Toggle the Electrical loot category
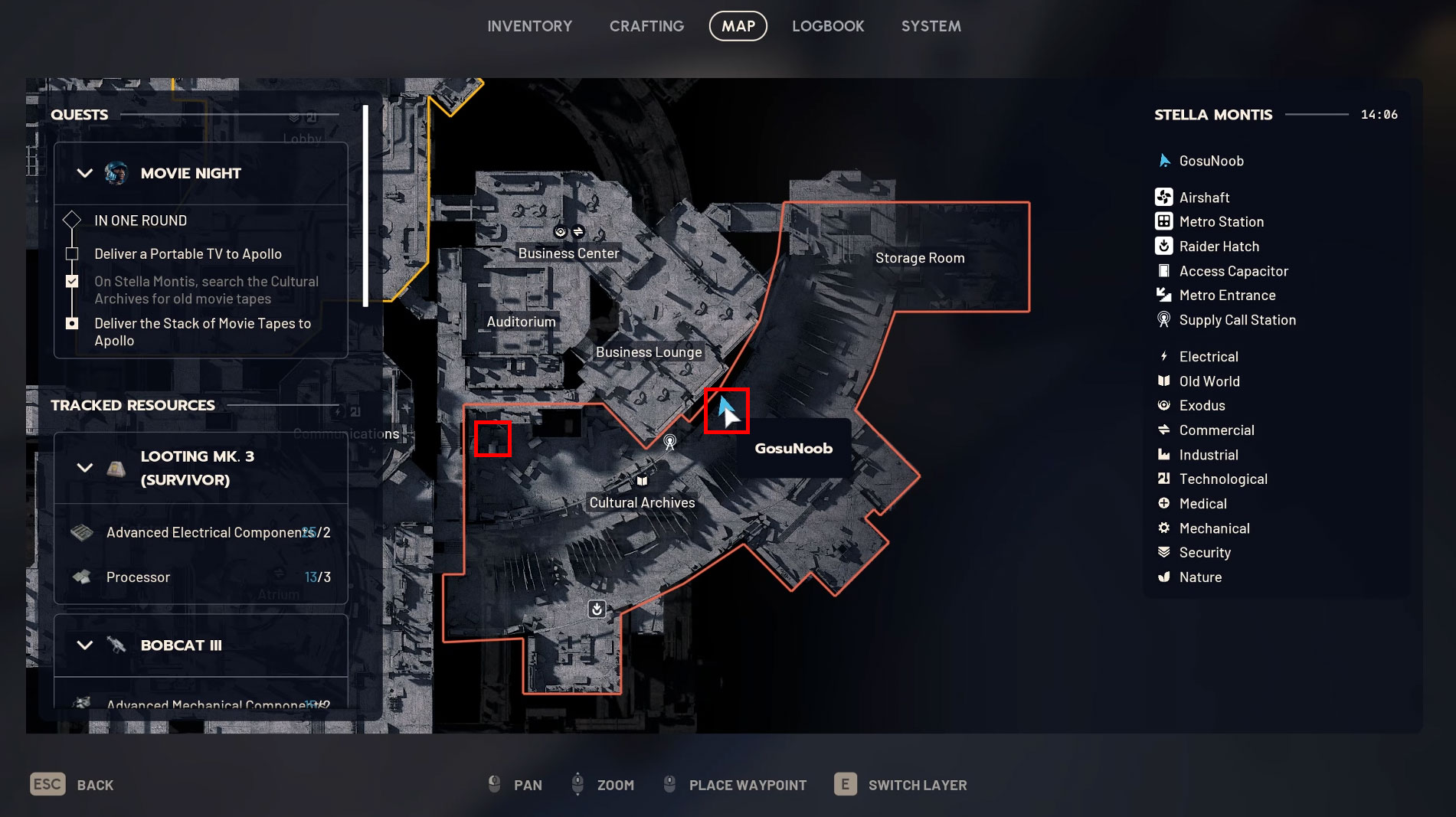This screenshot has height=817, width=1456. [x=1208, y=357]
